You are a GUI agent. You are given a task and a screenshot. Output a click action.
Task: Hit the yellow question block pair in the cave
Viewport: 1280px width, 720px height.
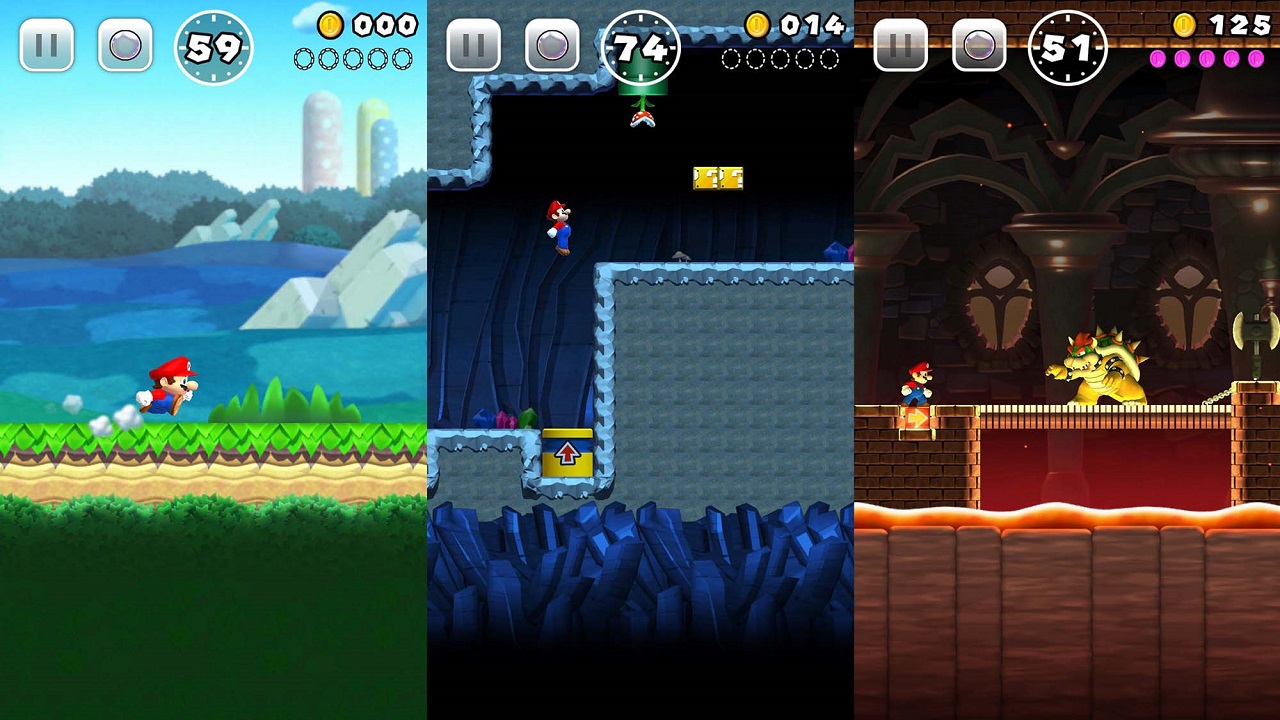tap(717, 177)
